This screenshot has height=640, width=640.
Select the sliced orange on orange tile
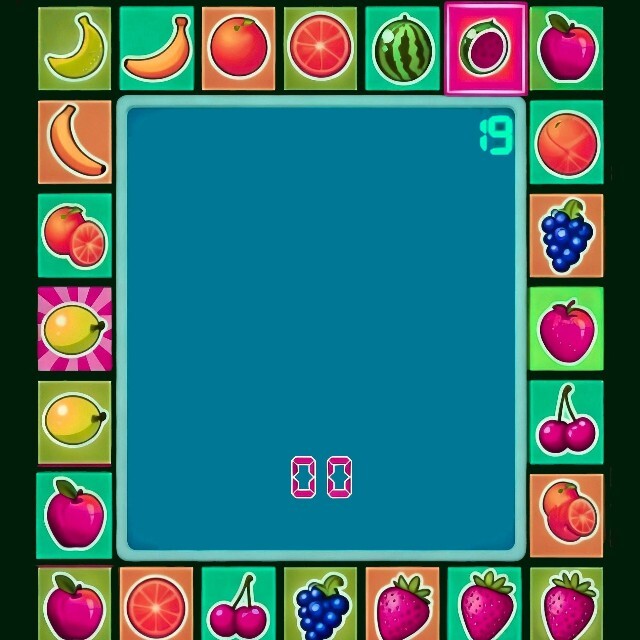pyautogui.click(x=566, y=515)
